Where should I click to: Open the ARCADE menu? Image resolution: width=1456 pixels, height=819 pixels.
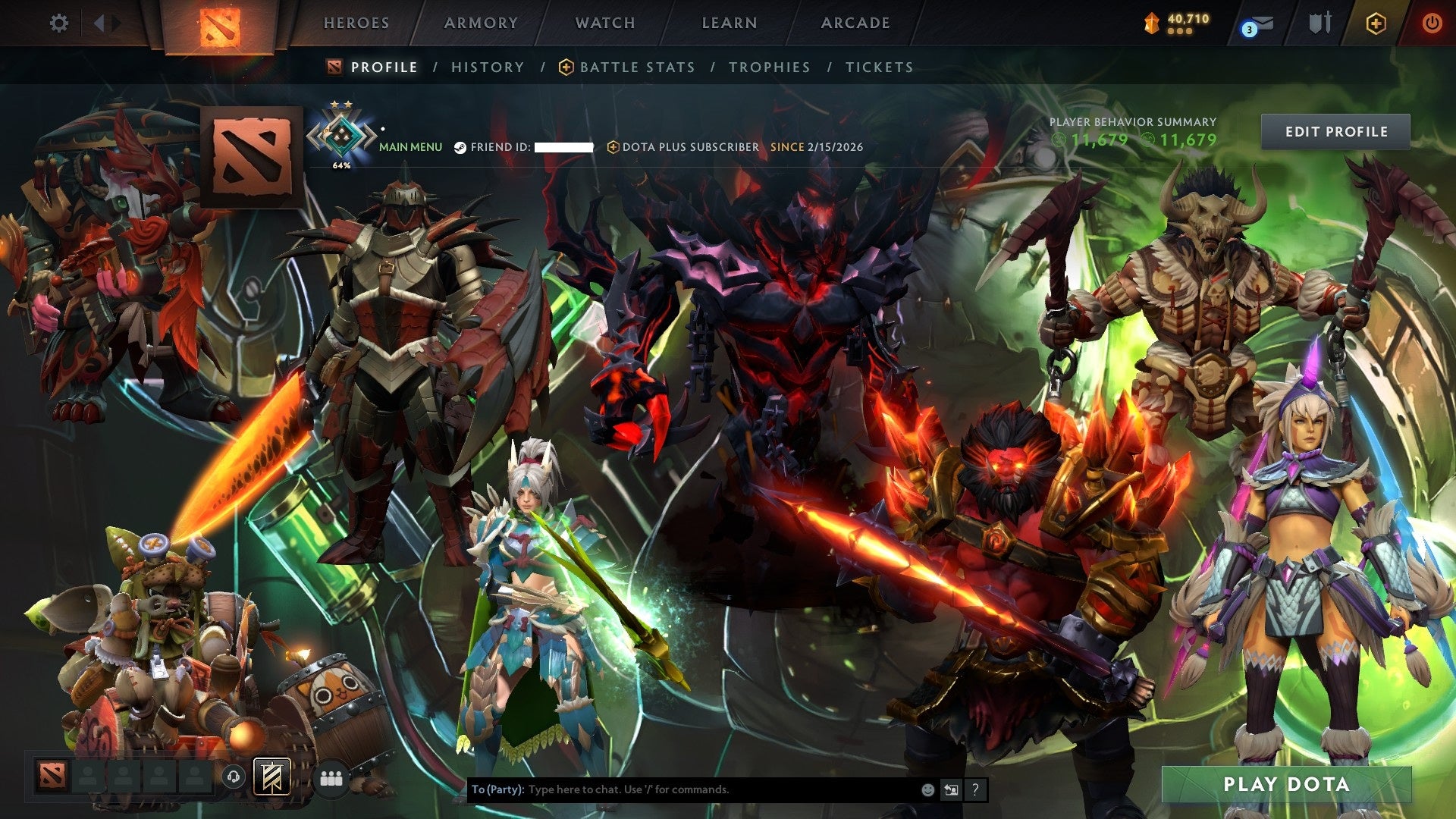855,23
